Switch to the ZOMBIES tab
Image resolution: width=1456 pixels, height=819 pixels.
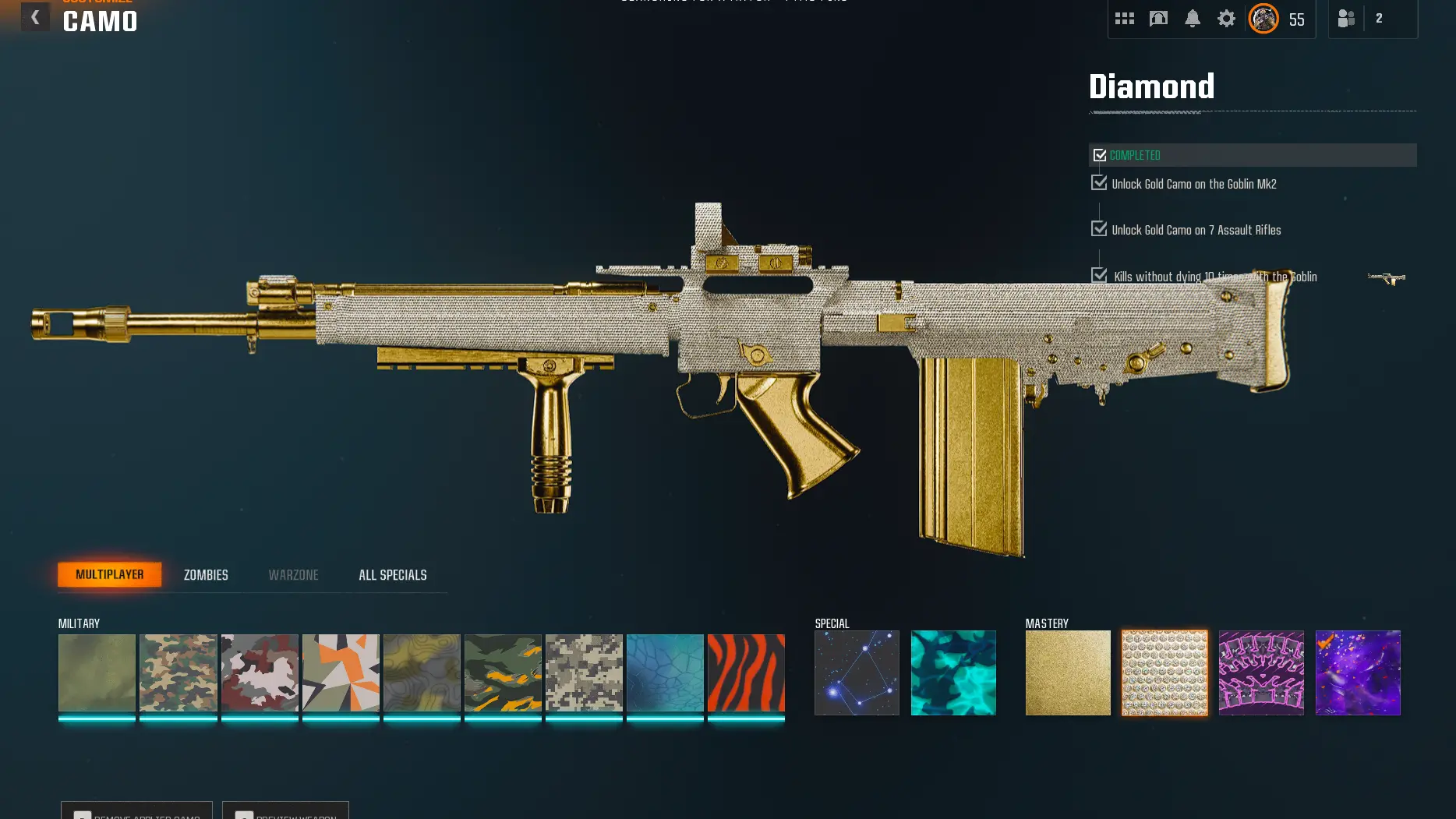[x=205, y=574]
